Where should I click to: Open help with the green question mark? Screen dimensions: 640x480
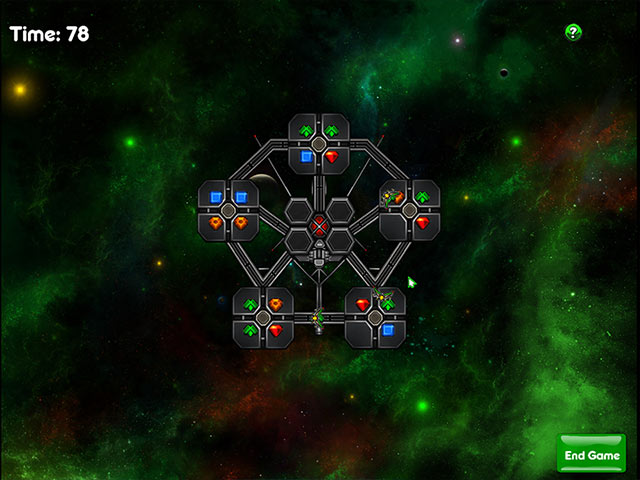pyautogui.click(x=573, y=32)
